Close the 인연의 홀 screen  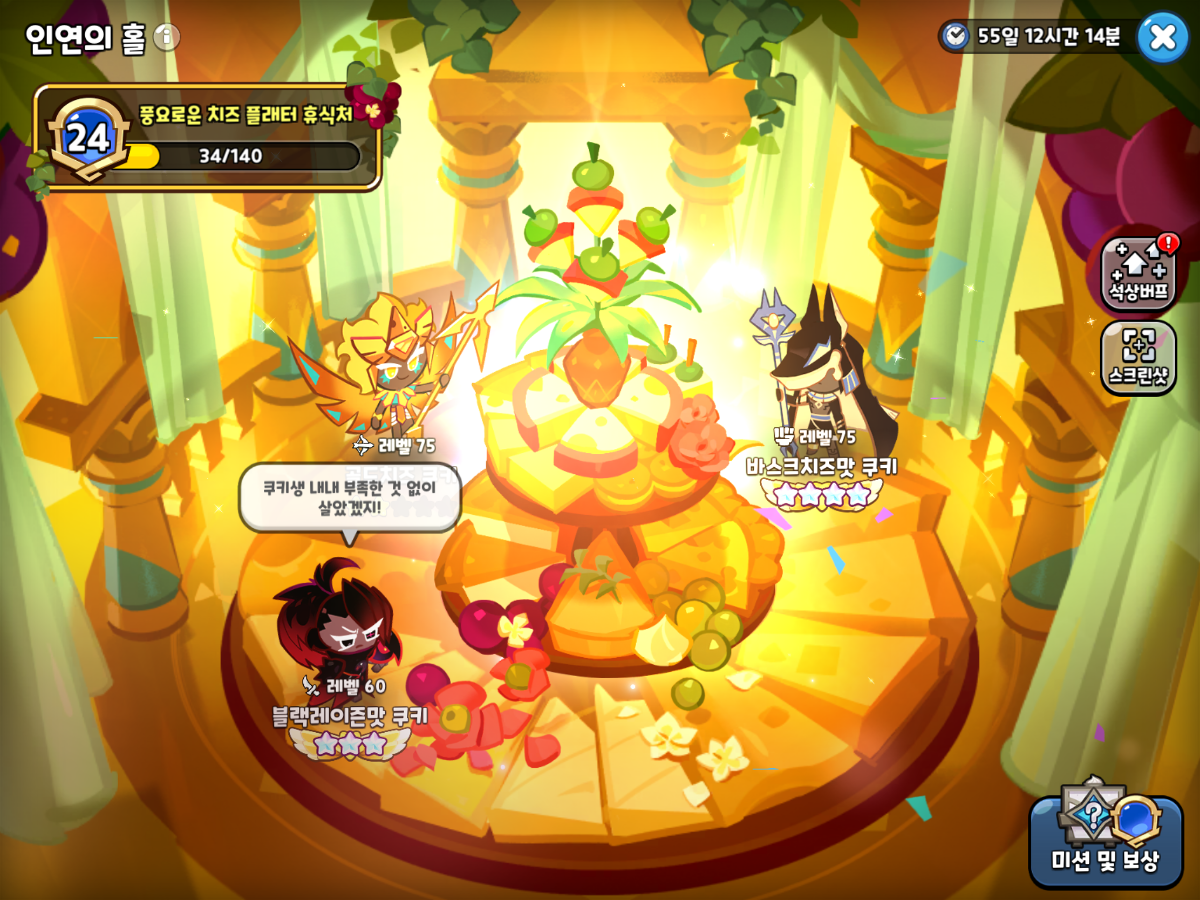(x=1162, y=37)
